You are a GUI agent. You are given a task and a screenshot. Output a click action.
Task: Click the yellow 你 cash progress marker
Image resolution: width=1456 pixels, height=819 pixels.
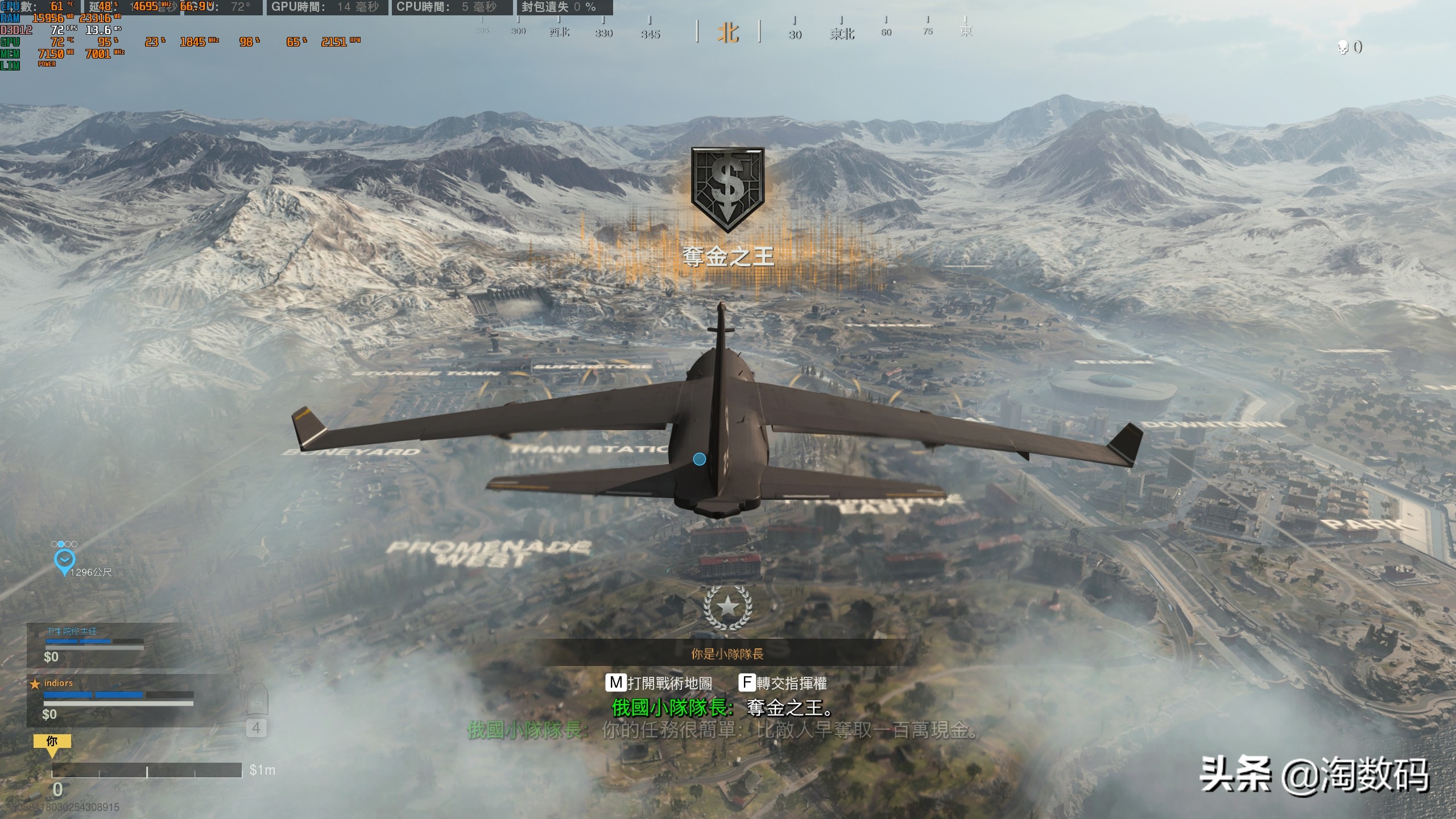pos(52,742)
